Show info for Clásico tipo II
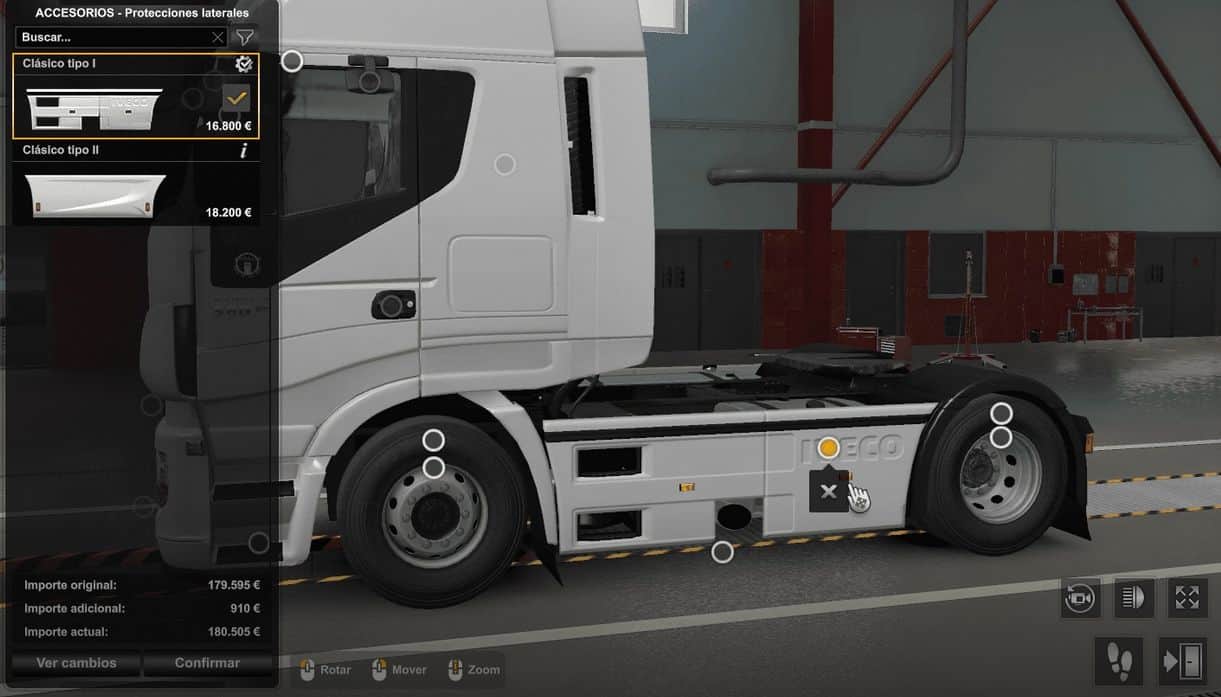The height and width of the screenshot is (697, 1221). click(x=243, y=151)
